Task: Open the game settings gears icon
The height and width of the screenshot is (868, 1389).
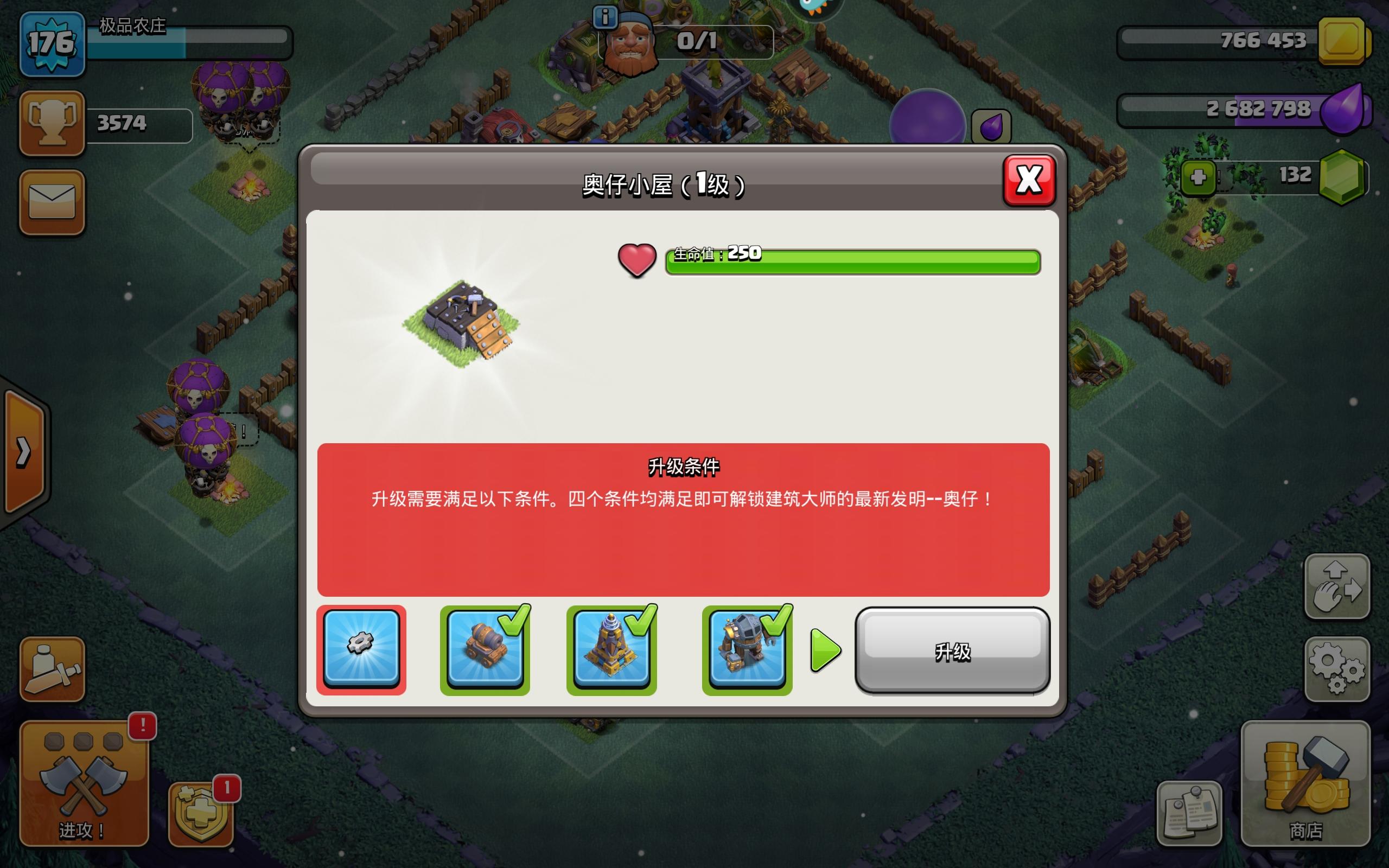Action: pos(1339,669)
